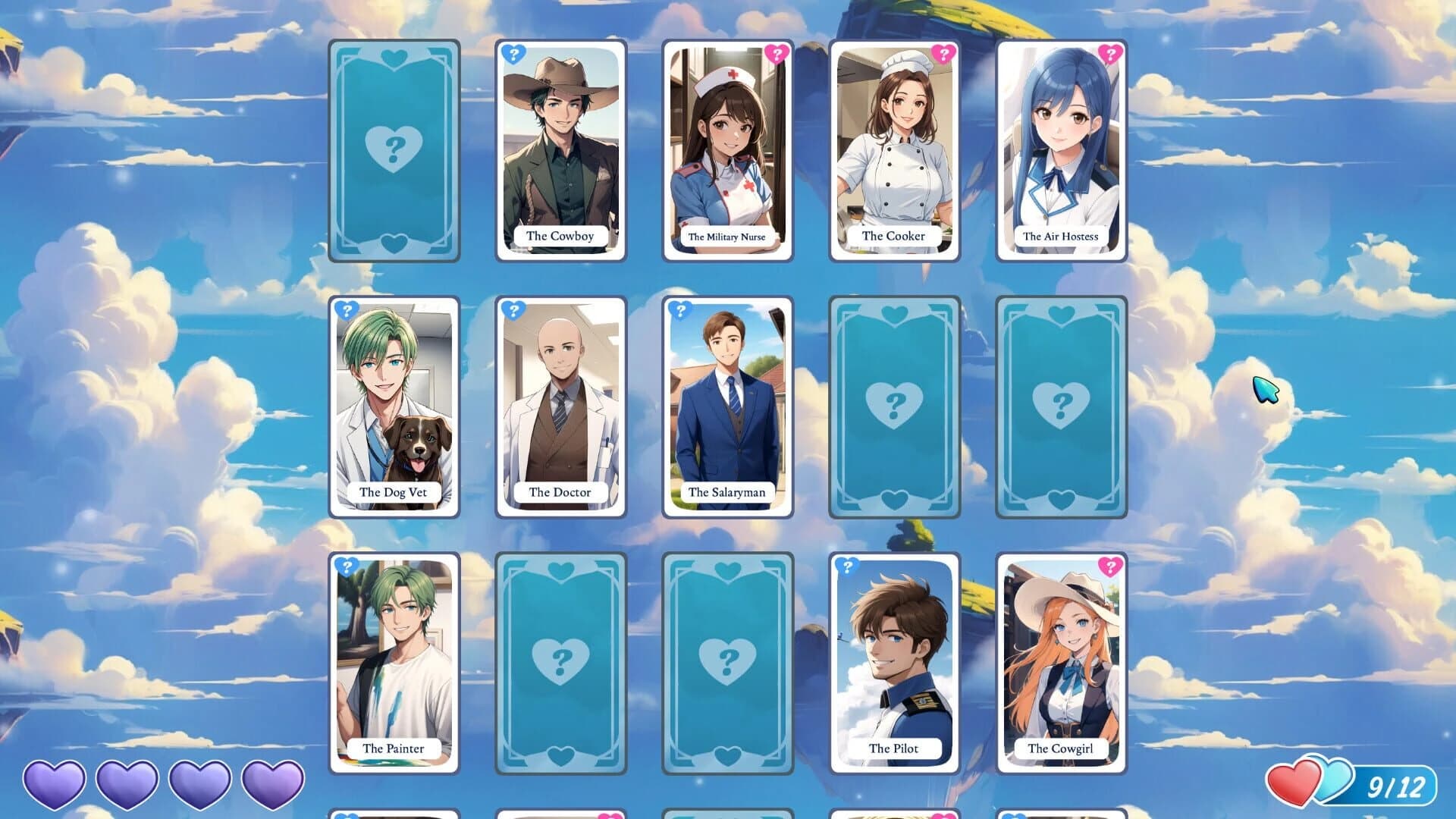This screenshot has width=1456, height=819.
Task: Flip the face-down card in the far right column
Action: 1061,407
